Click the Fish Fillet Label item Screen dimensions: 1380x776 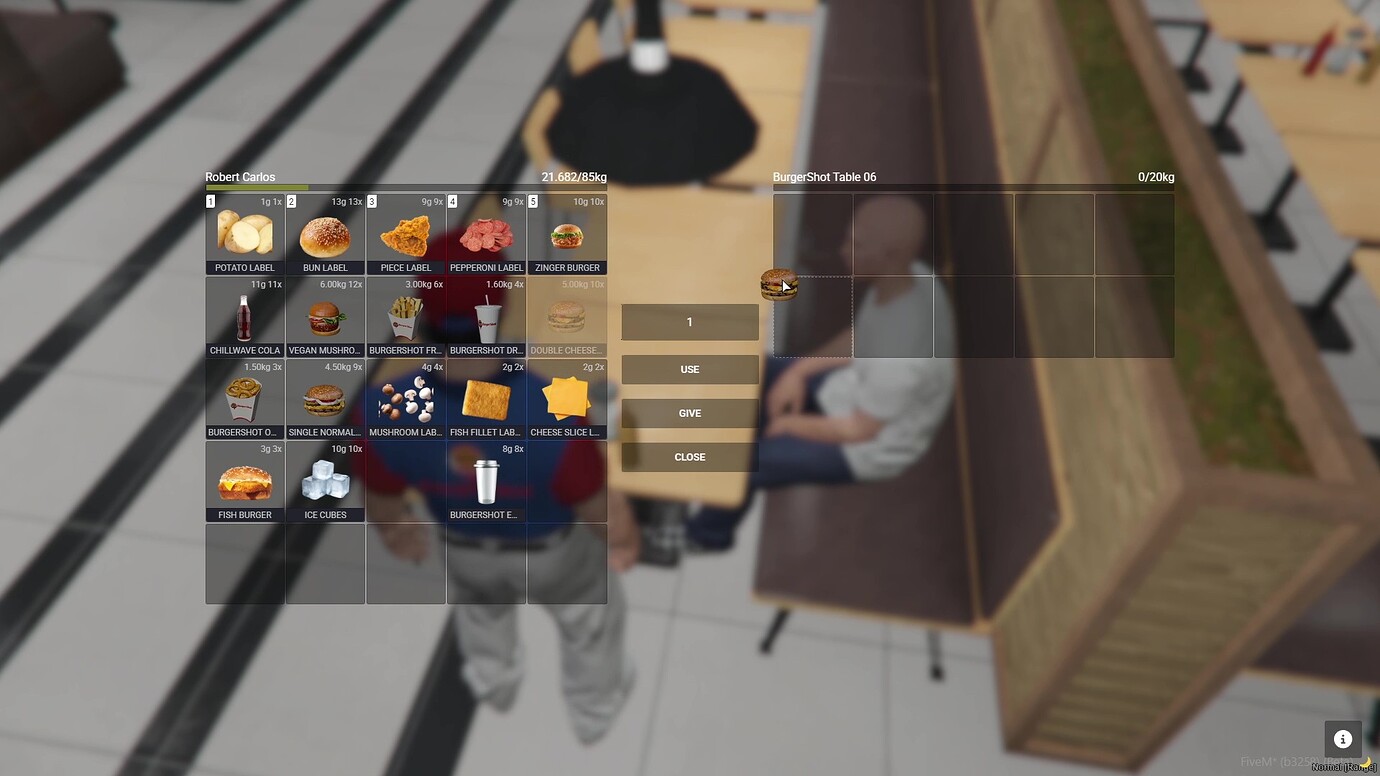click(486, 398)
